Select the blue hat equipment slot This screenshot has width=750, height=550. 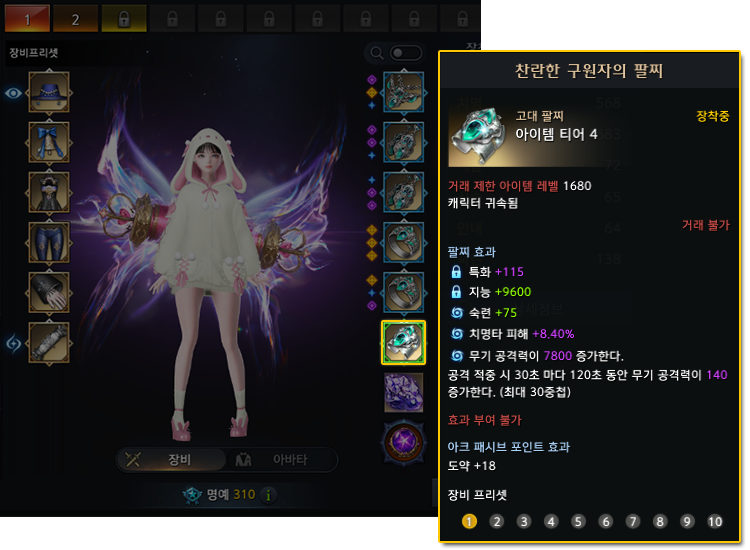click(49, 93)
